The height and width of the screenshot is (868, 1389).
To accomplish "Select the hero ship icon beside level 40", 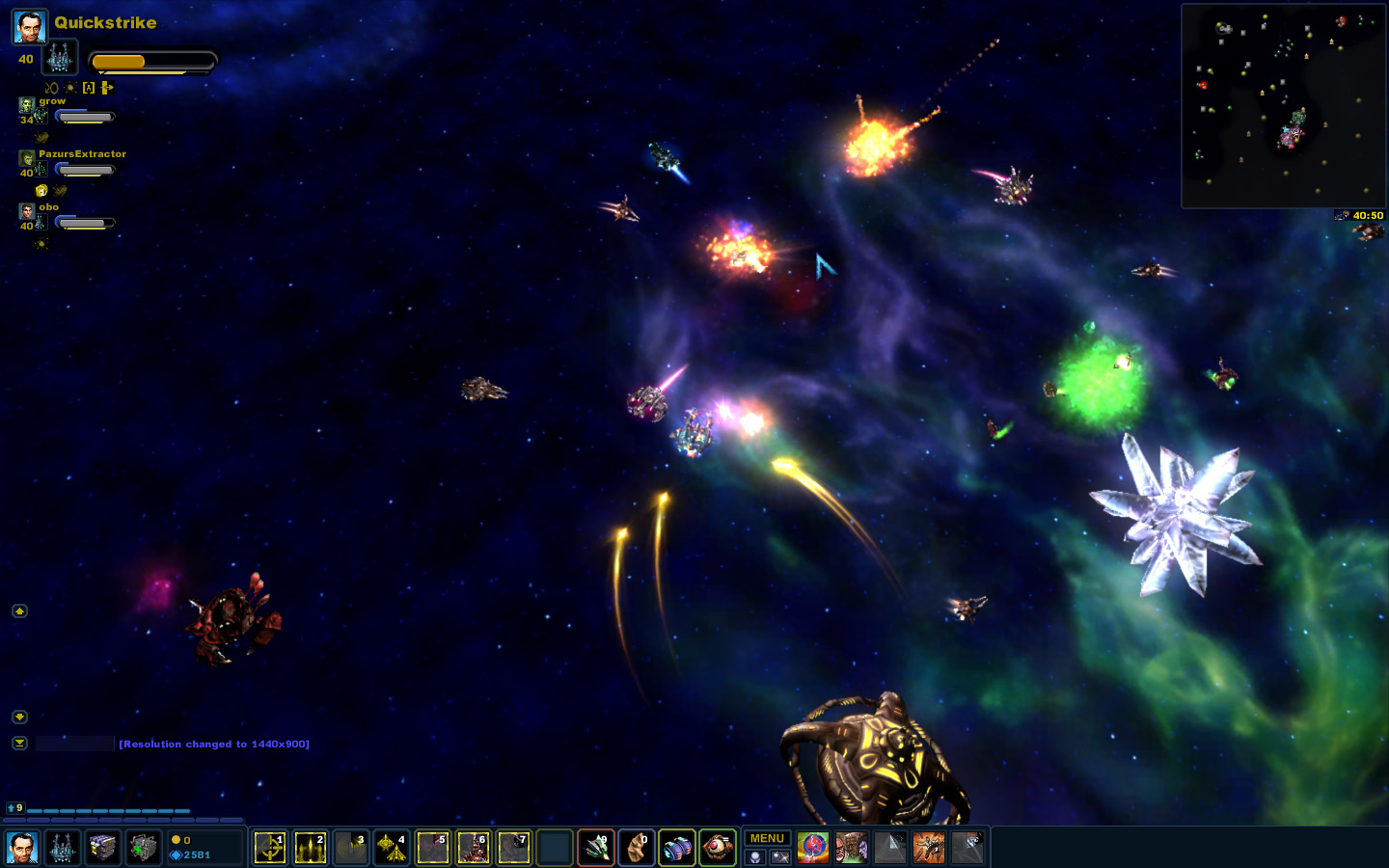I will click(x=60, y=57).
